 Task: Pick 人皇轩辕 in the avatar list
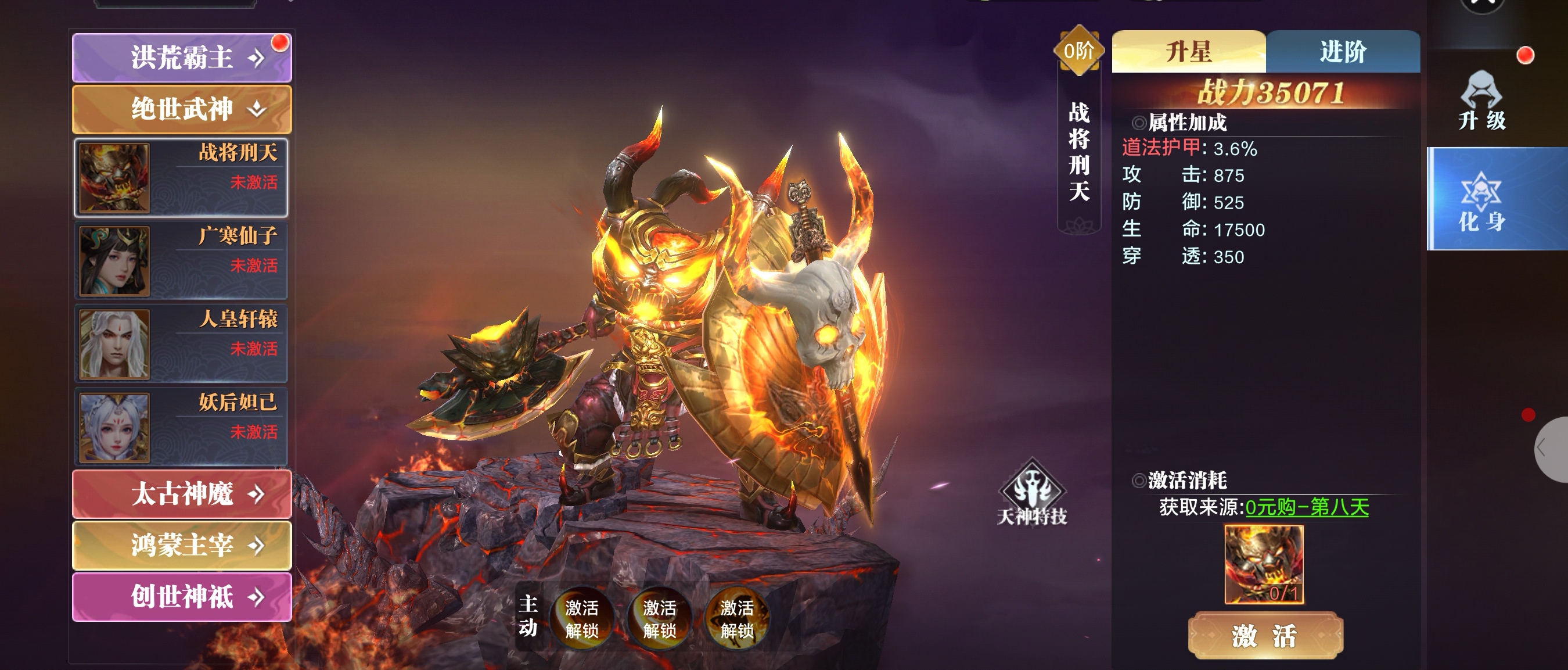(181, 344)
